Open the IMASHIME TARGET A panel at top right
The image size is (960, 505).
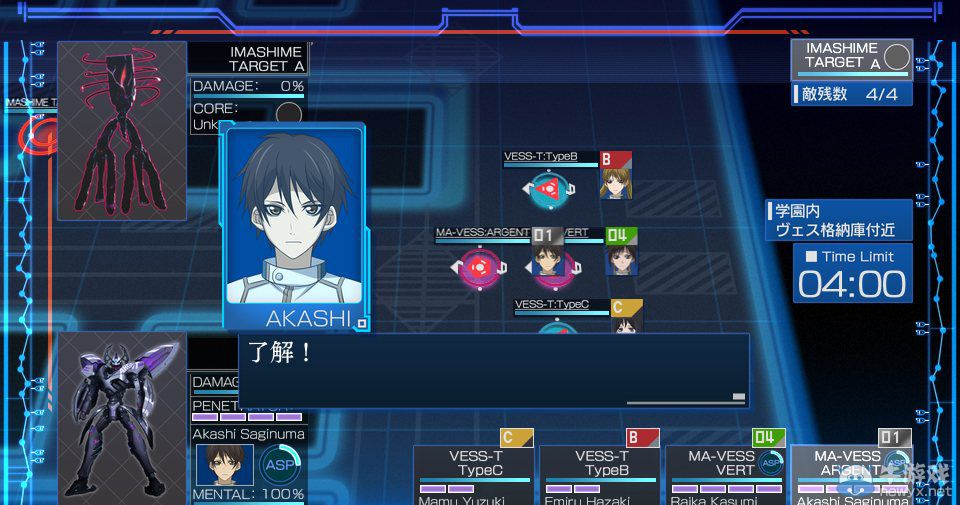click(x=851, y=57)
